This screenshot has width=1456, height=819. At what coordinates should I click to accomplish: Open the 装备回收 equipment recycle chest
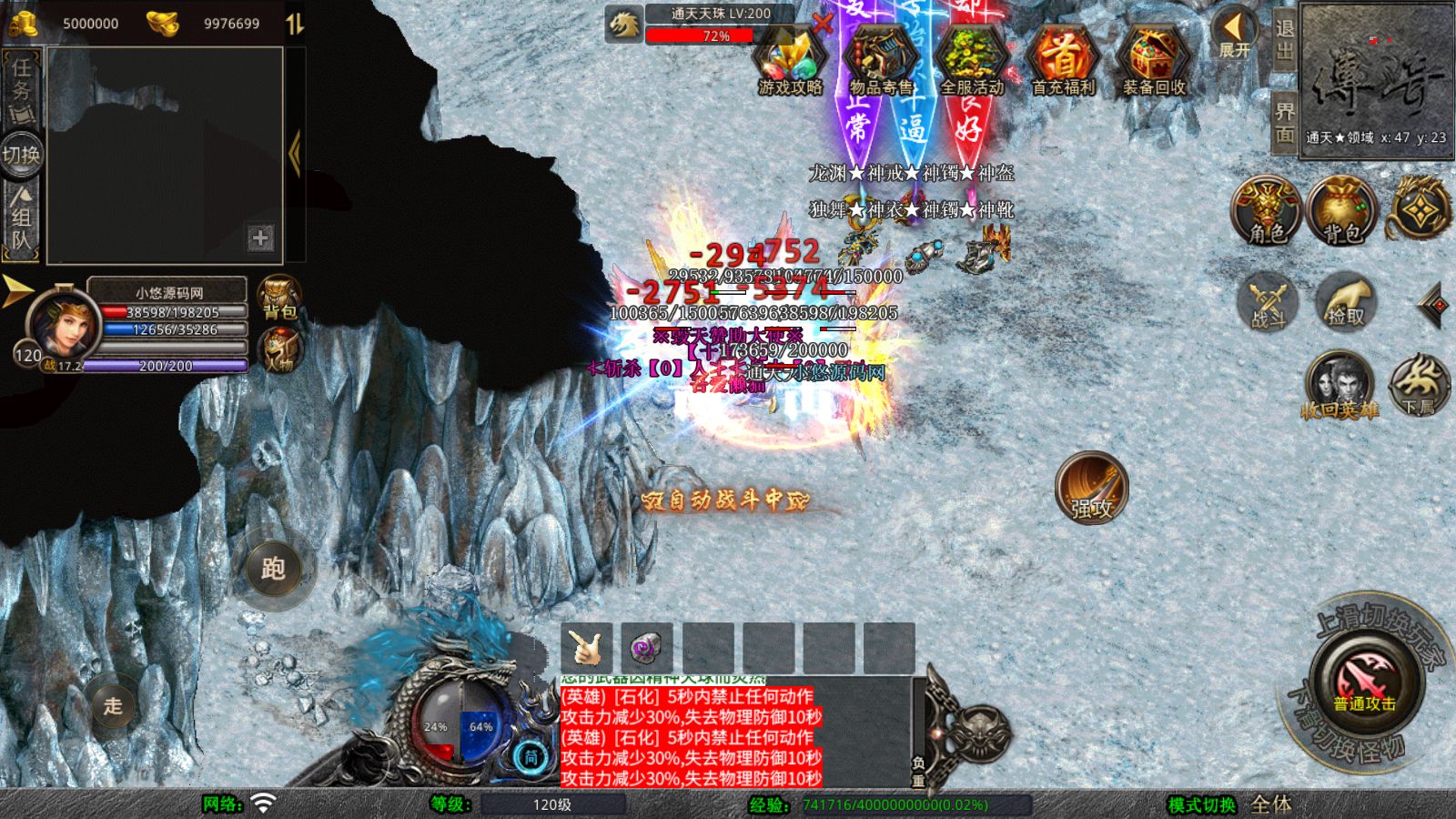tap(1154, 62)
